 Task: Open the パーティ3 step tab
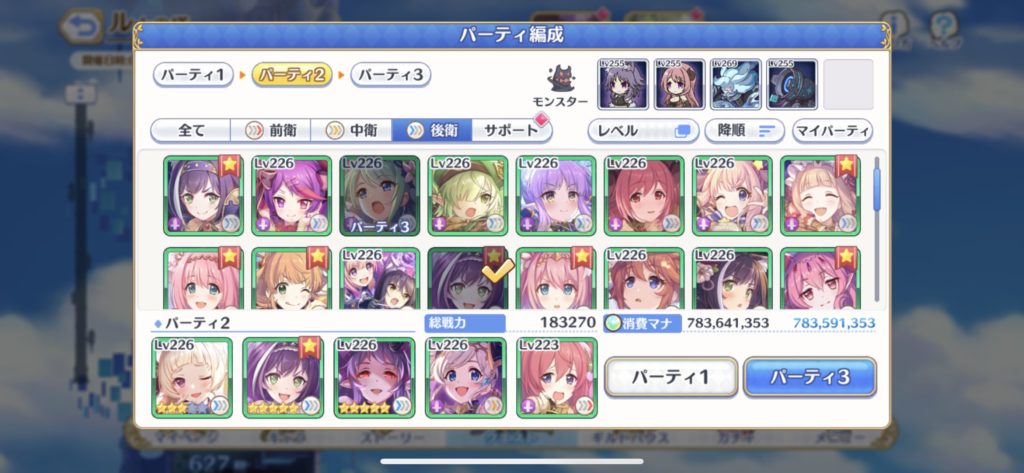(x=391, y=75)
